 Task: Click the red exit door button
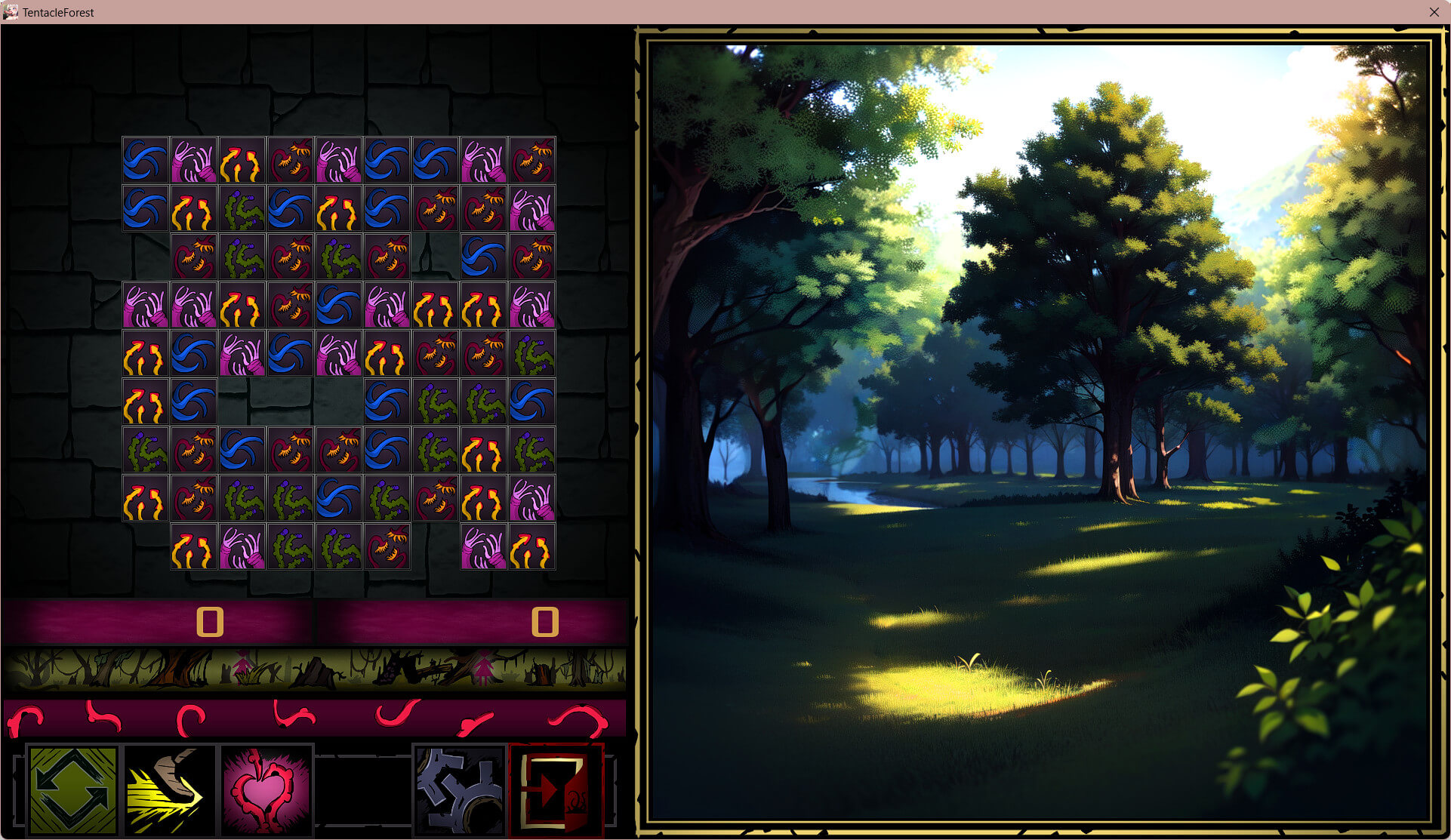(556, 790)
